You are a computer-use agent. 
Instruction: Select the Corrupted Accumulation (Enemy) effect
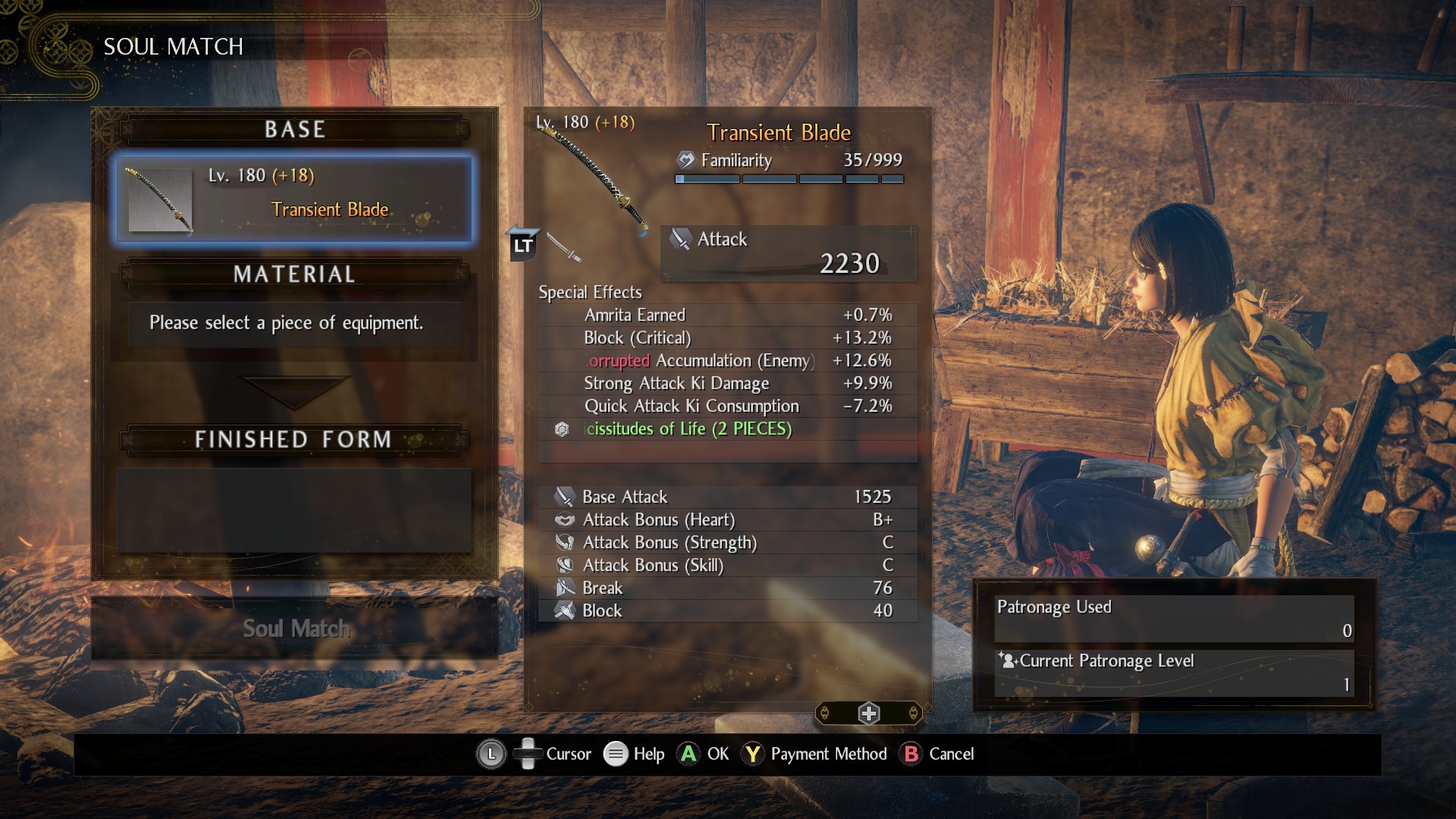(726, 361)
